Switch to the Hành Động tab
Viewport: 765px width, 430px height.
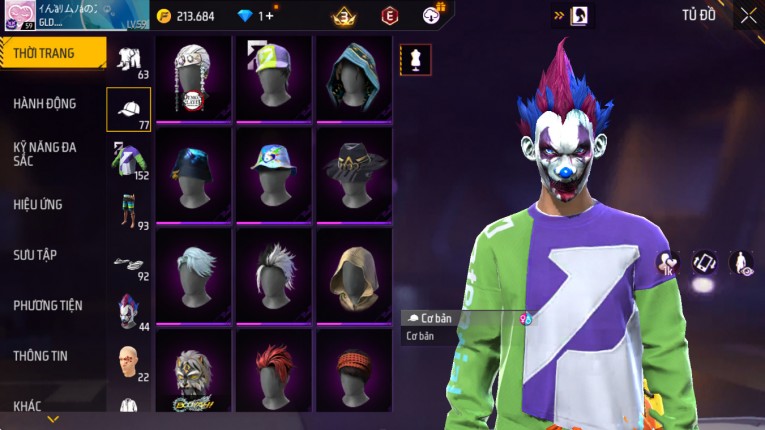click(x=45, y=103)
